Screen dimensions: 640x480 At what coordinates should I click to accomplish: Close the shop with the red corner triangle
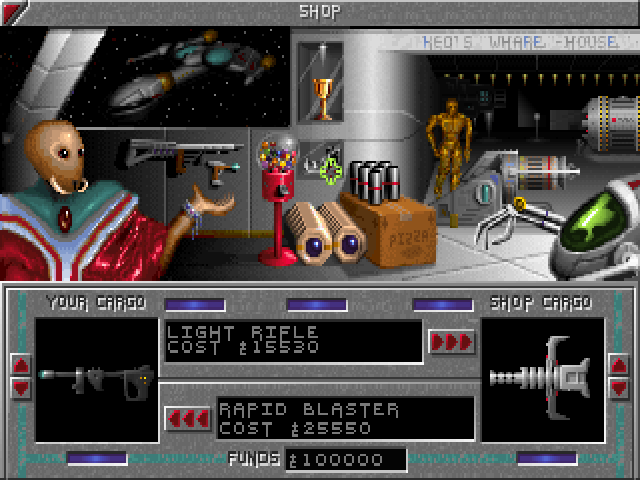11,13
